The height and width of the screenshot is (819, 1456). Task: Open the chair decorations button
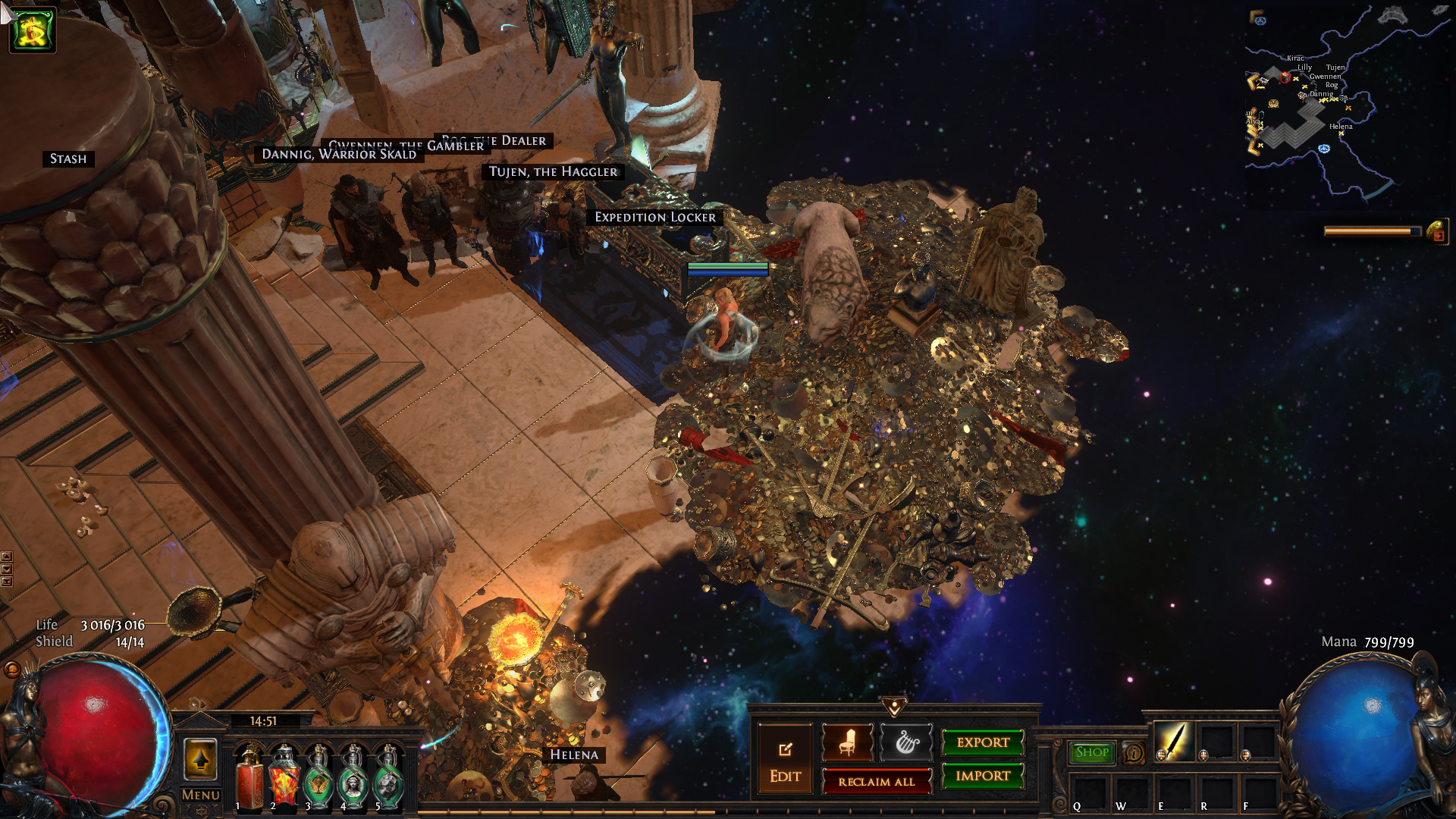847,742
